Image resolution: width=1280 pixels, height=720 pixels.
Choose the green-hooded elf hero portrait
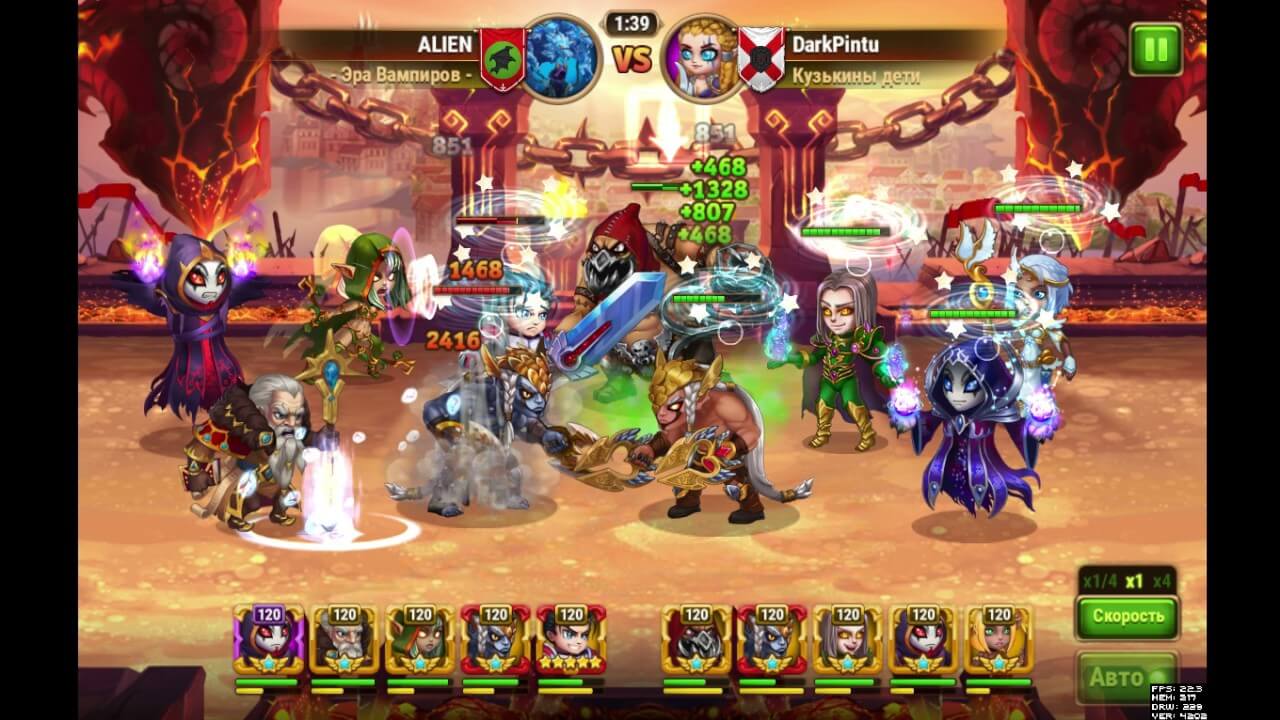pos(419,640)
